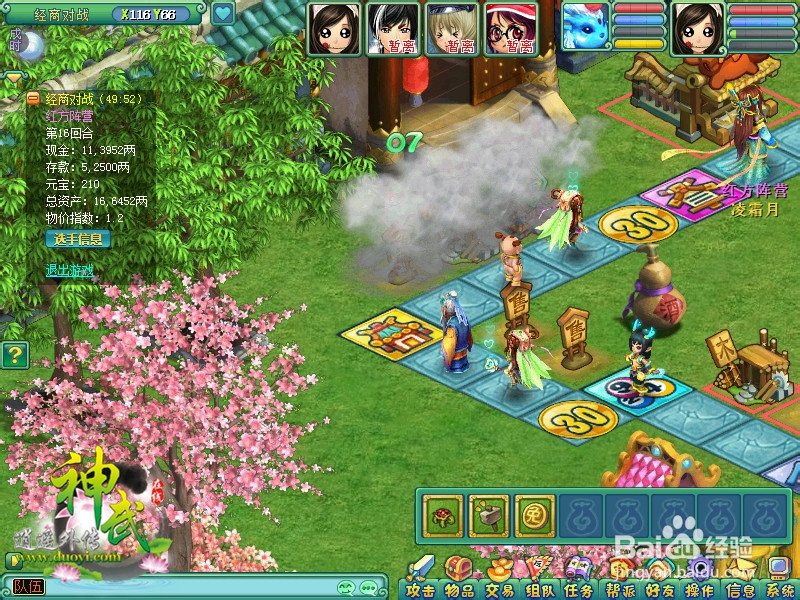800x600 pixels.
Task: Activate the 攻击 attack button
Action: (x=421, y=588)
